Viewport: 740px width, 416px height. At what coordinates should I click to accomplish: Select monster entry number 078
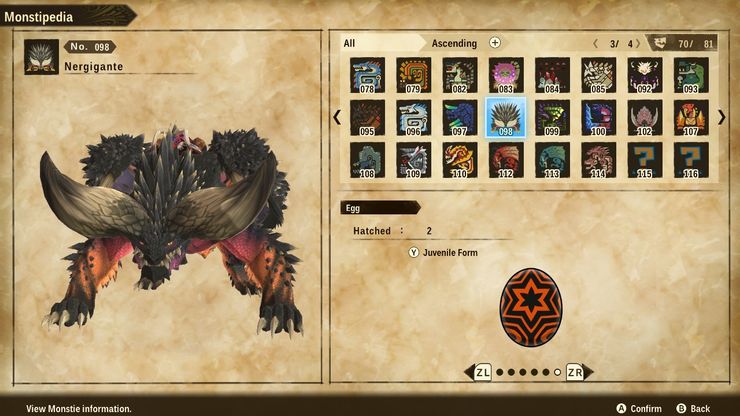coord(367,74)
